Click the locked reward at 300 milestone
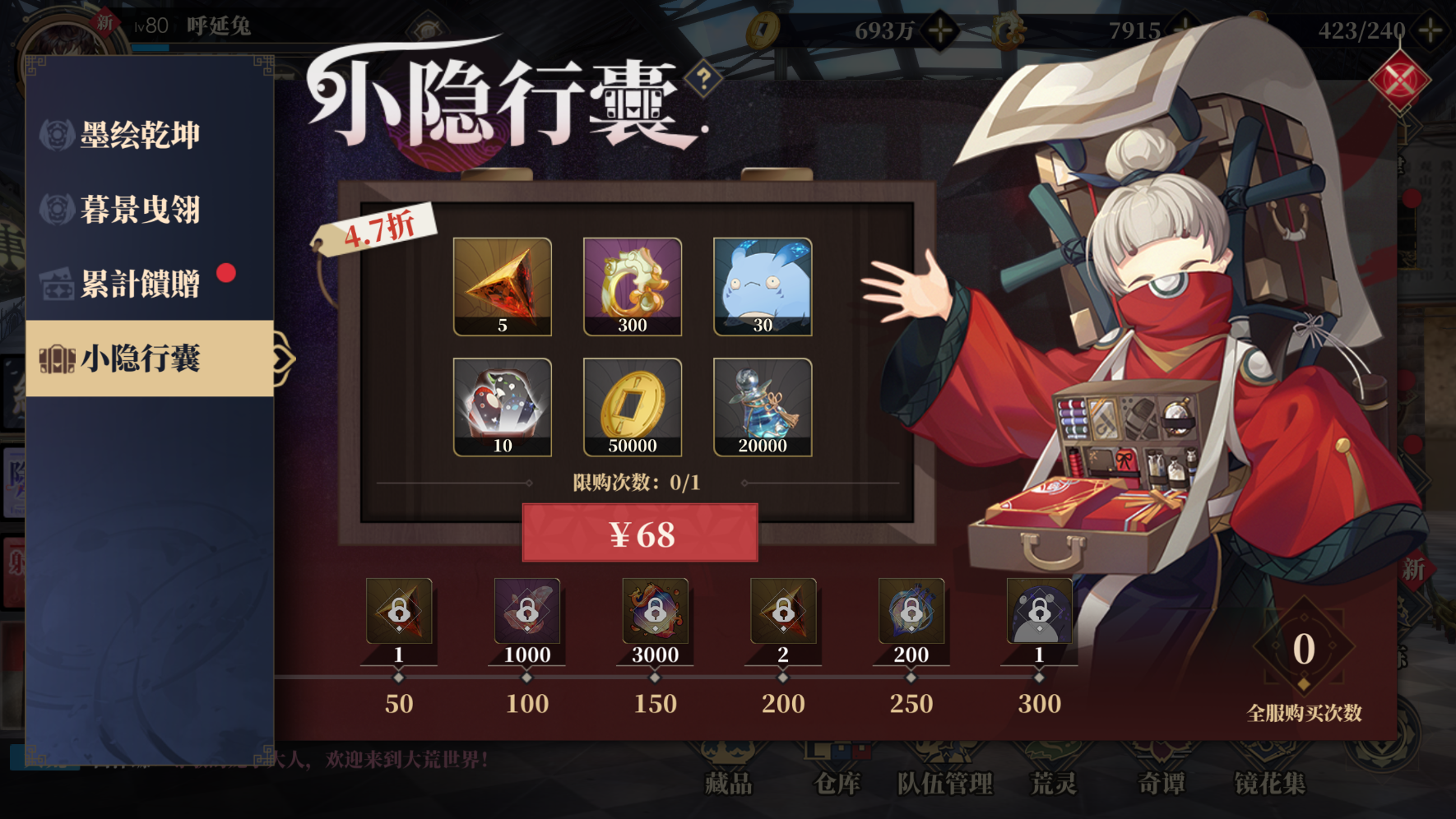The image size is (1456, 819). pos(1039,613)
